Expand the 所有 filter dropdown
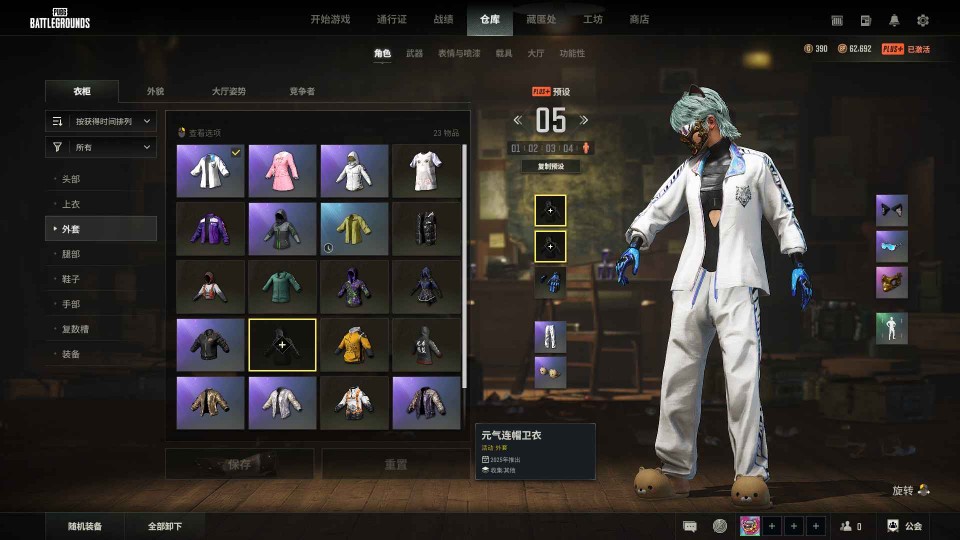The image size is (960, 540). (101, 147)
